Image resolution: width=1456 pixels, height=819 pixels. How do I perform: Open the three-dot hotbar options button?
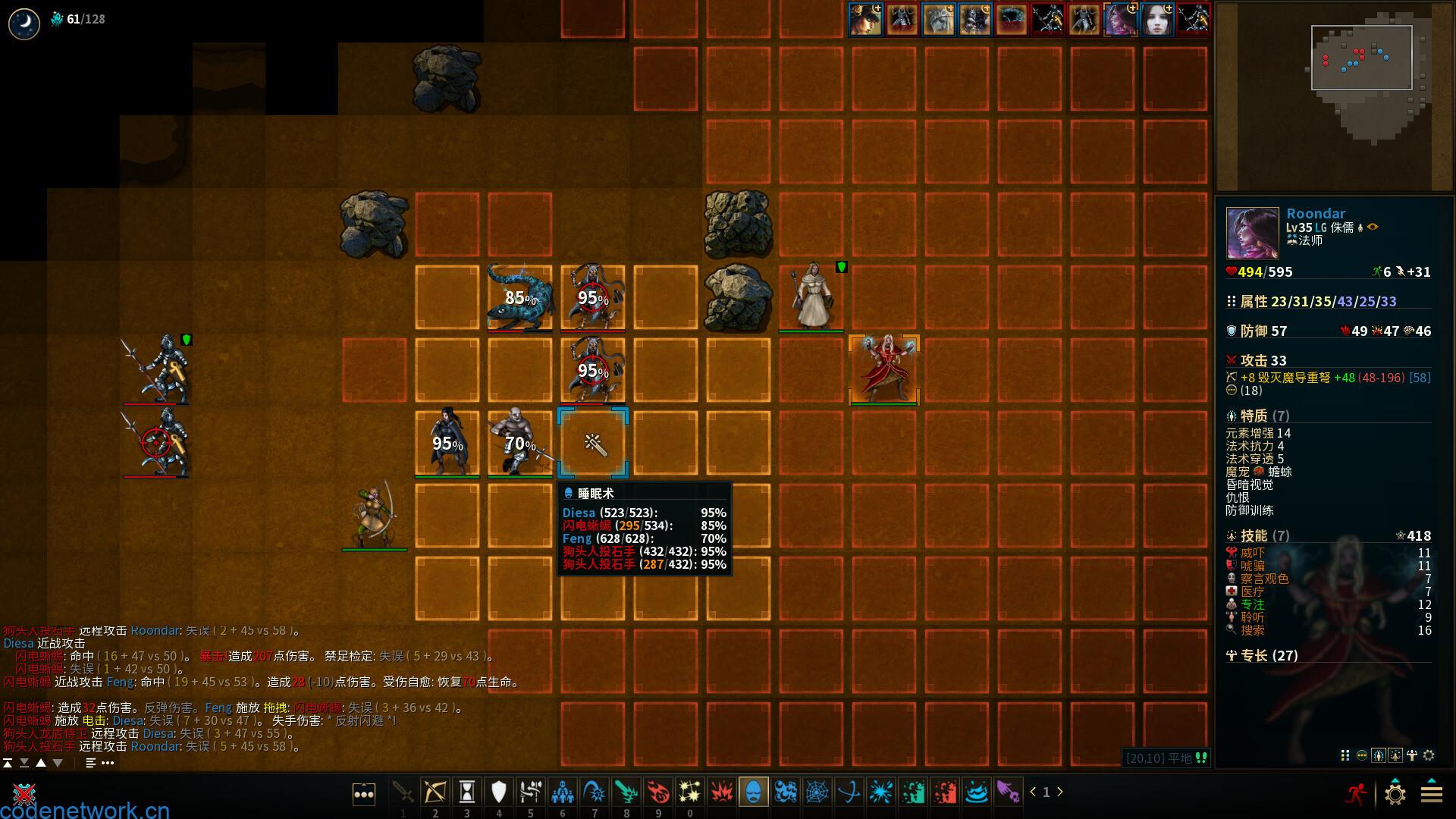pyautogui.click(x=364, y=794)
